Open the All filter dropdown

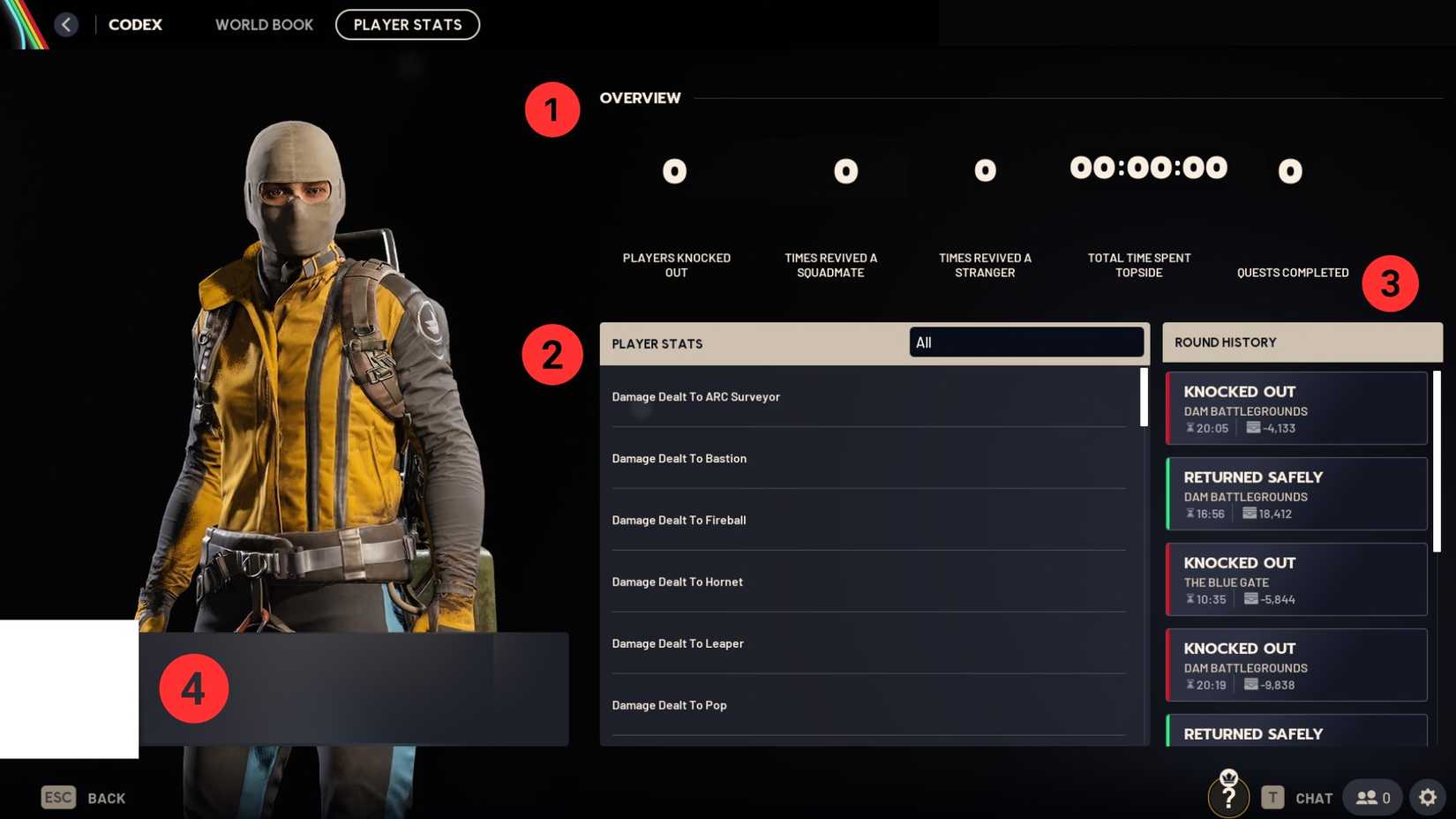pos(1026,342)
